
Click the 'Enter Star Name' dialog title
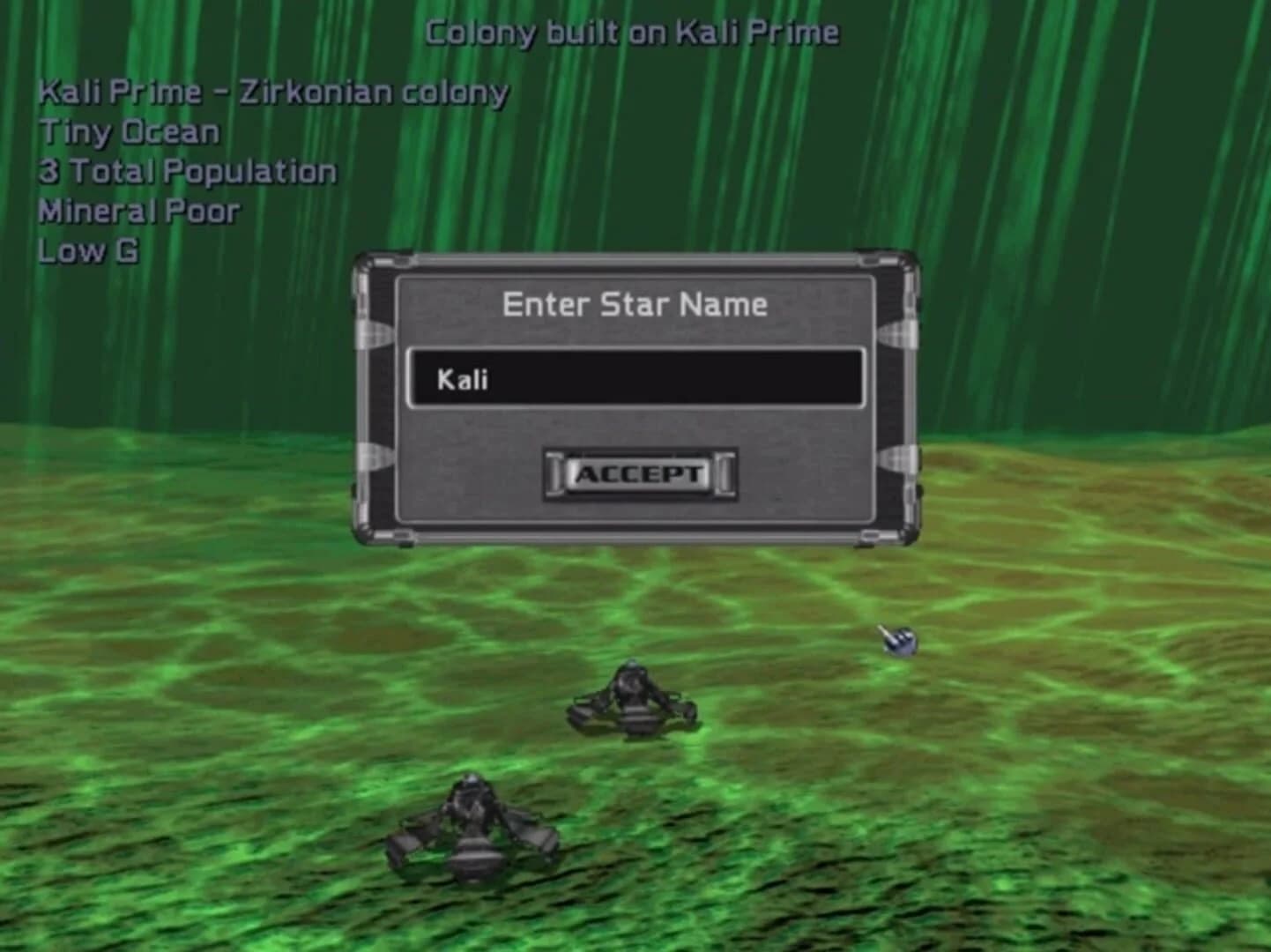(634, 304)
